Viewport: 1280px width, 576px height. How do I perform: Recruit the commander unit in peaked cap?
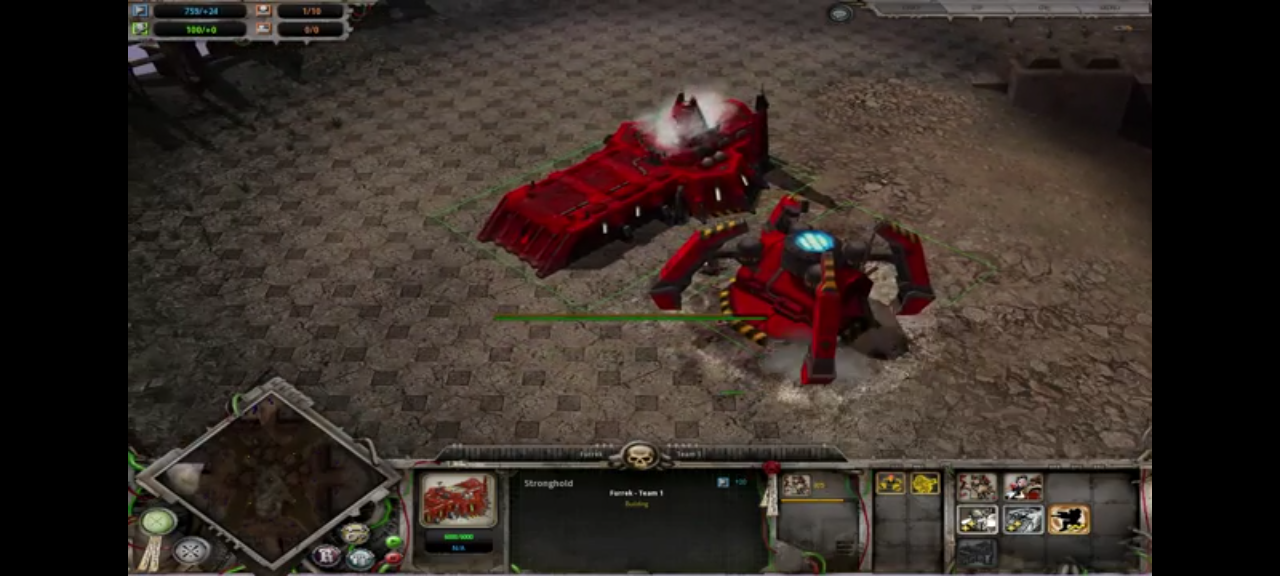coord(1023,487)
